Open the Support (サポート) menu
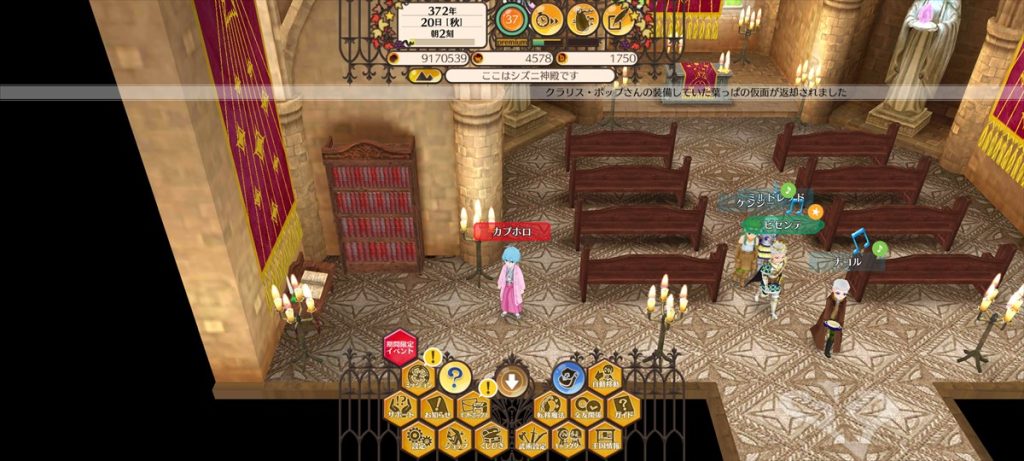The width and height of the screenshot is (1024, 461). pos(400,407)
